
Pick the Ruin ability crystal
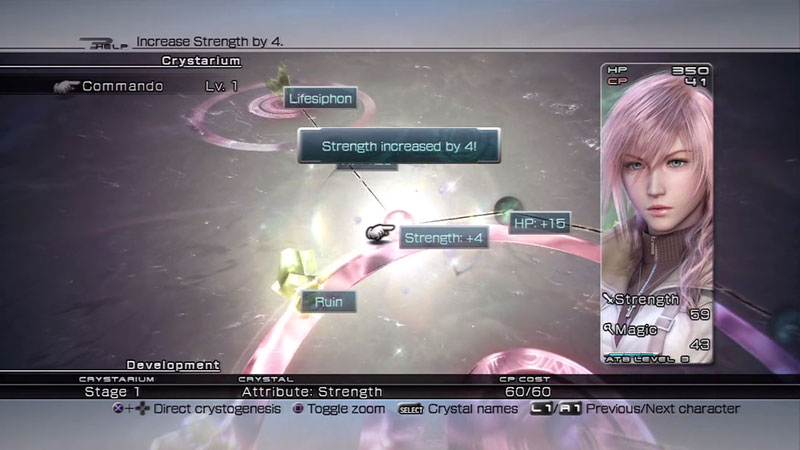tap(328, 300)
